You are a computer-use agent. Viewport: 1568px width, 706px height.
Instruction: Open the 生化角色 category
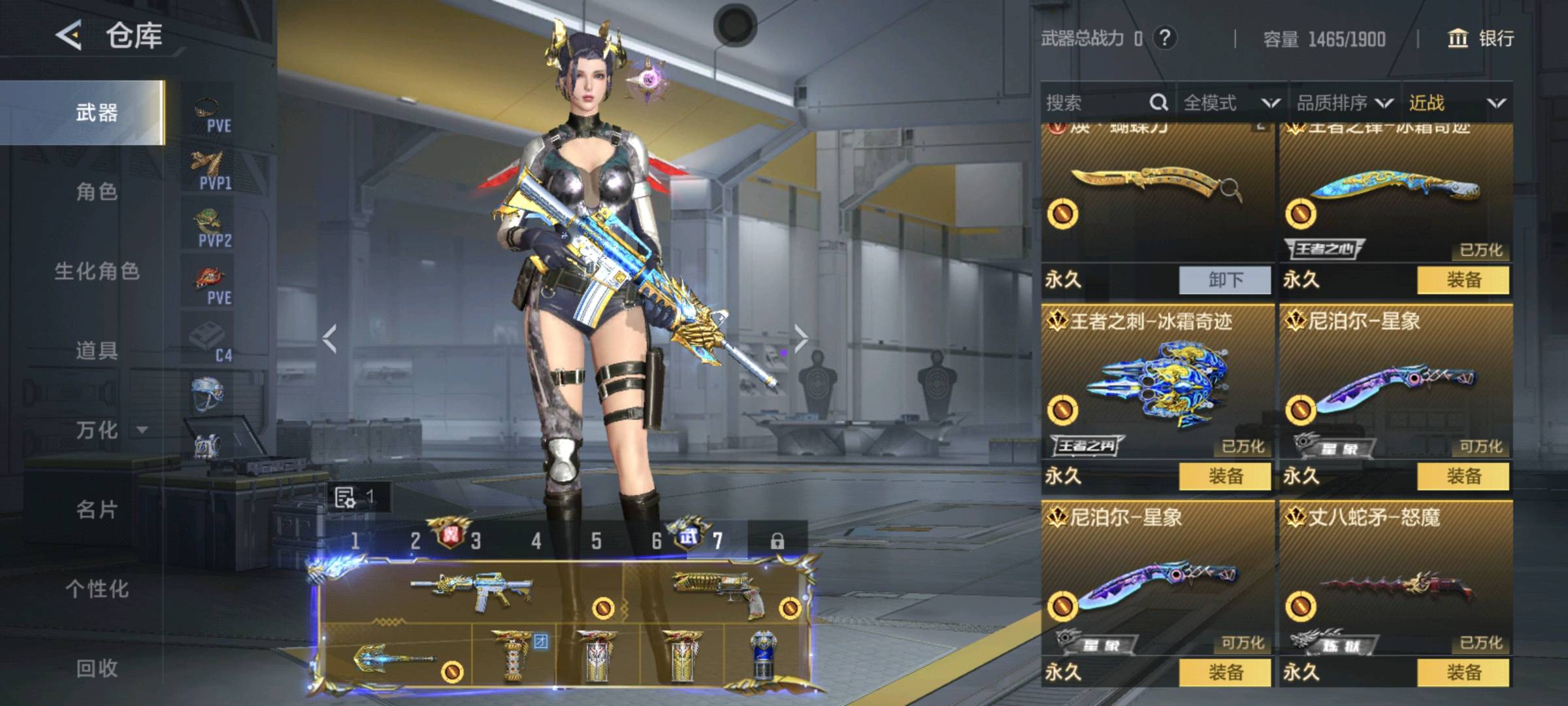pos(97,271)
